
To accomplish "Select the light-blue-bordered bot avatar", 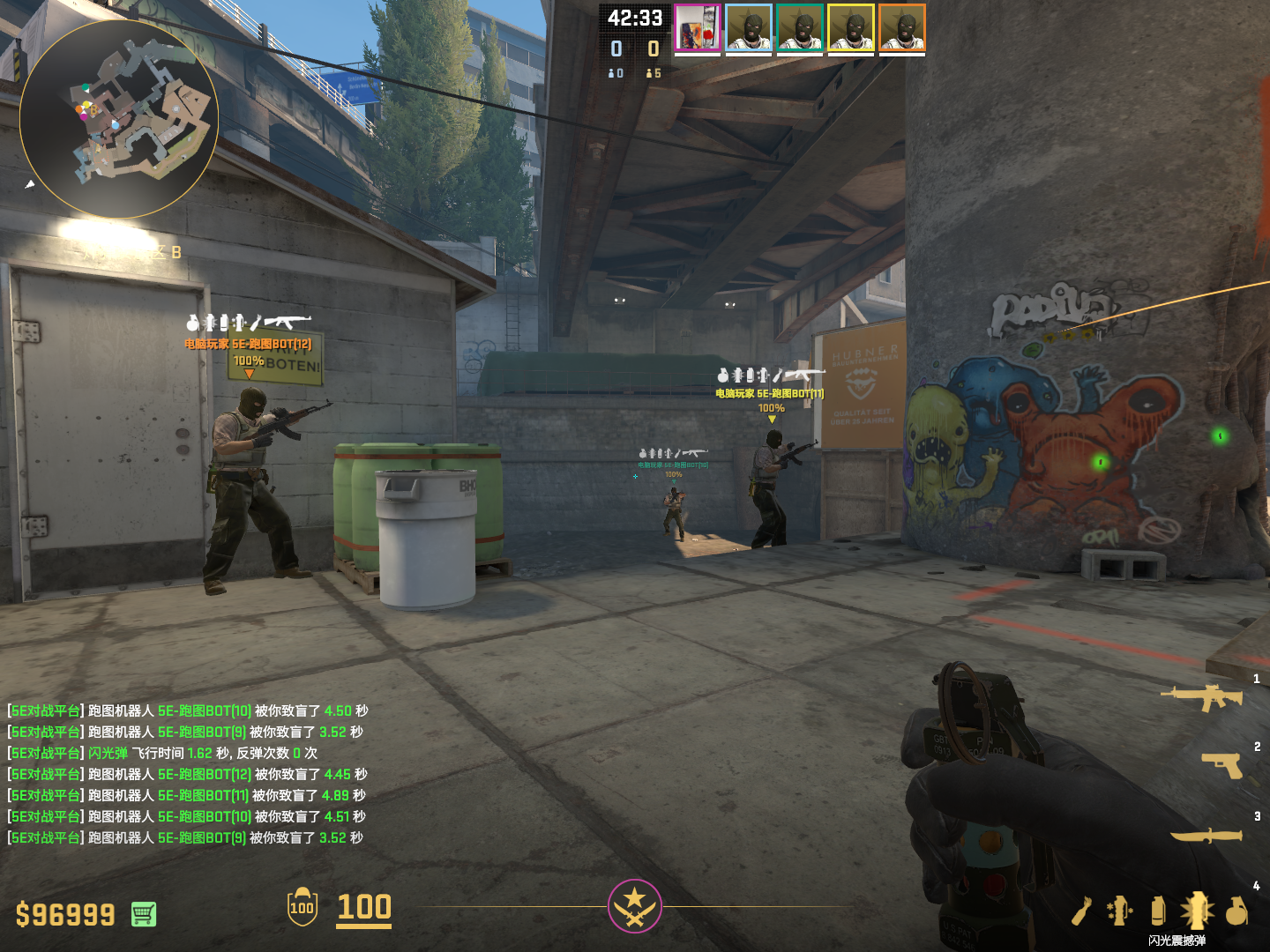I will pos(749,27).
